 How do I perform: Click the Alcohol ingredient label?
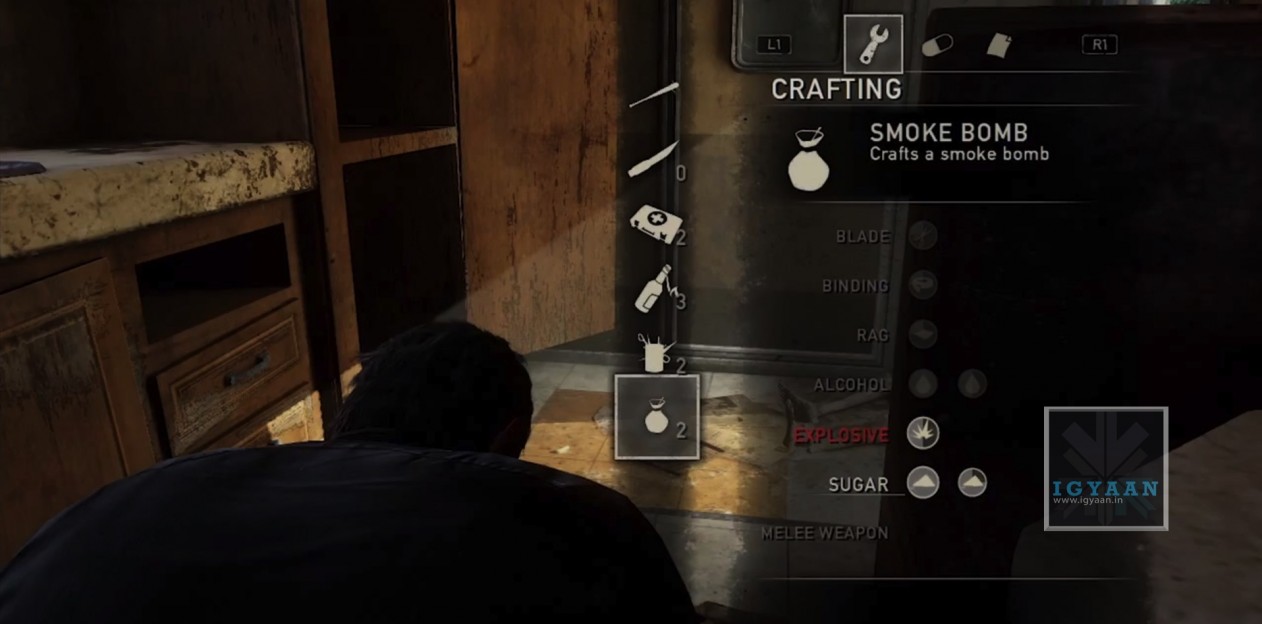click(x=851, y=384)
